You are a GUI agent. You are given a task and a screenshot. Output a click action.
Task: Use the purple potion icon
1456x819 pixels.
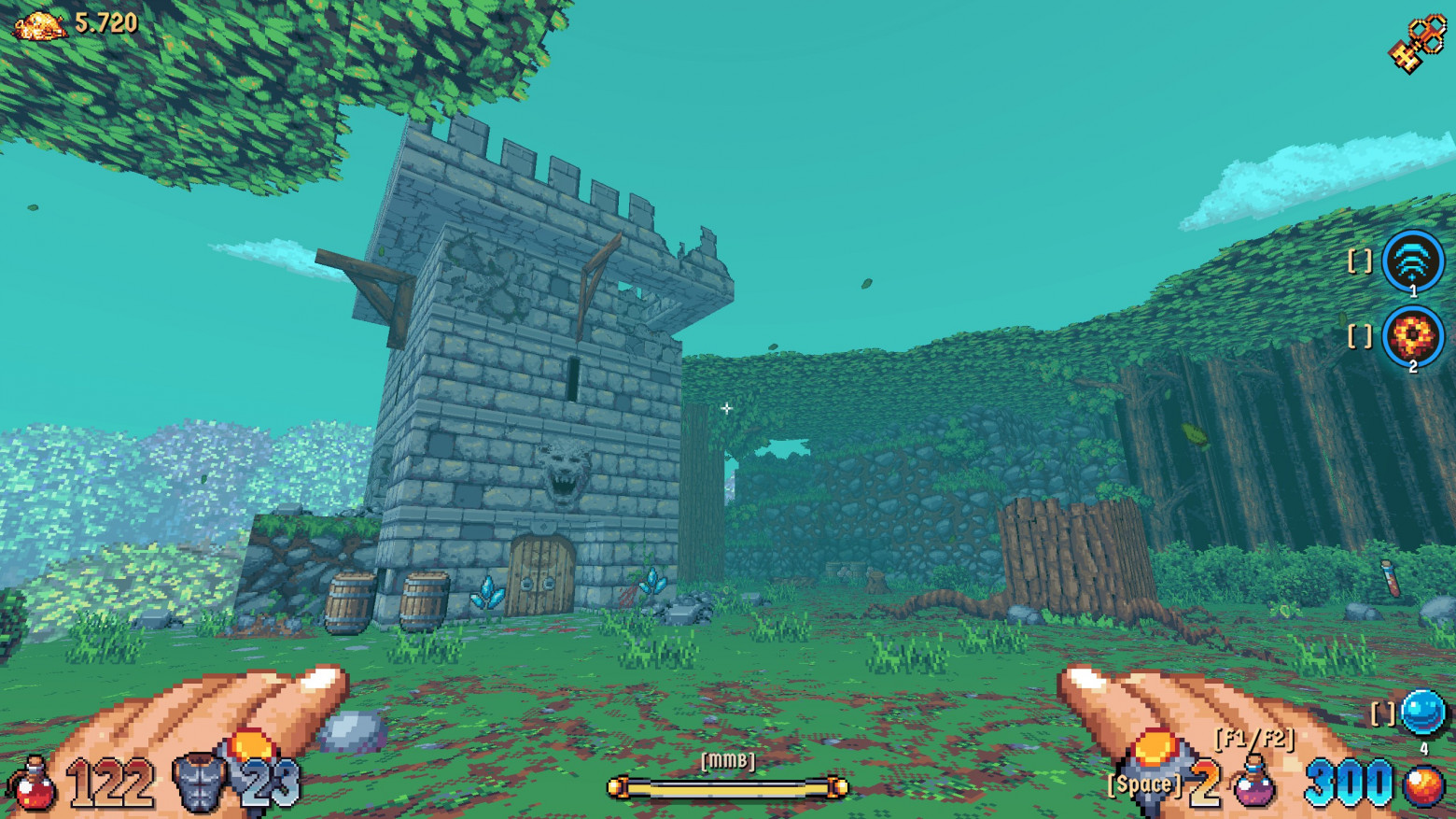pyautogui.click(x=1254, y=783)
